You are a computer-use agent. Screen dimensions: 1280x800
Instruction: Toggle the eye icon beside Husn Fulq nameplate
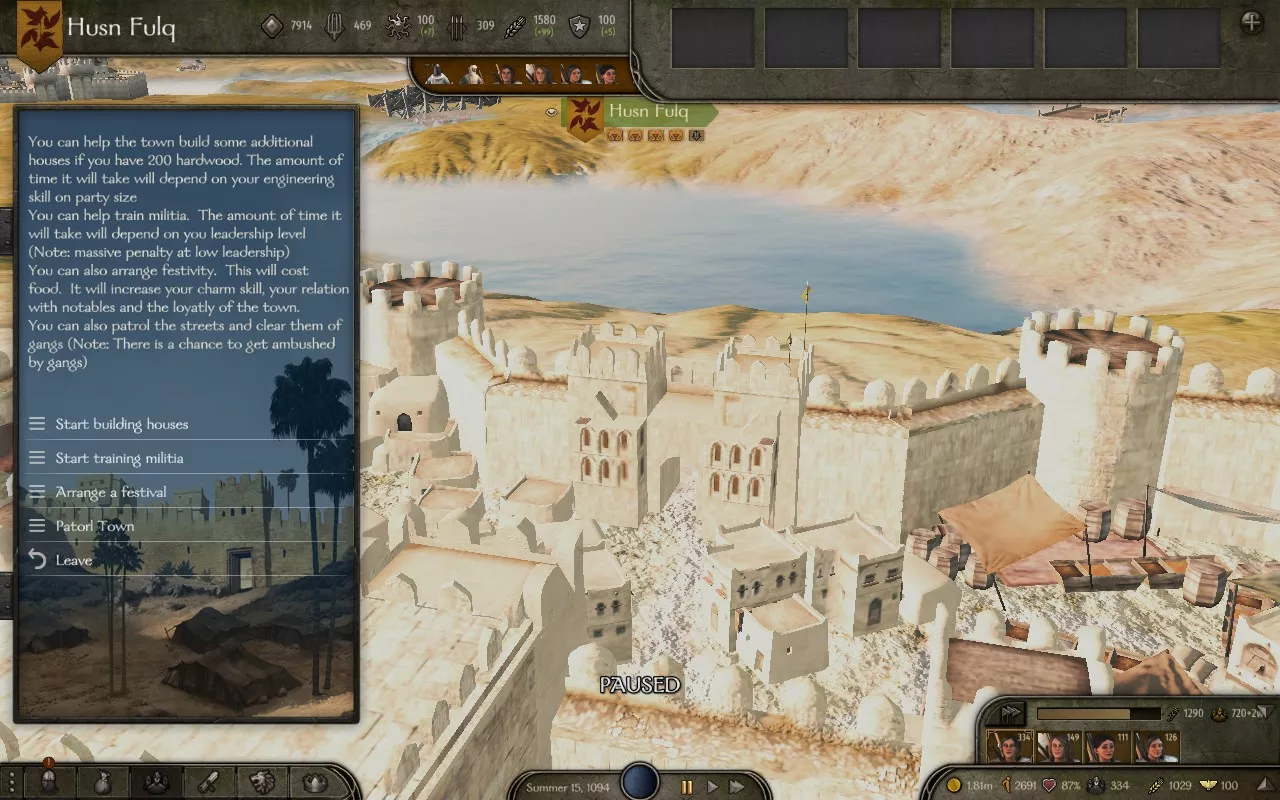click(551, 113)
